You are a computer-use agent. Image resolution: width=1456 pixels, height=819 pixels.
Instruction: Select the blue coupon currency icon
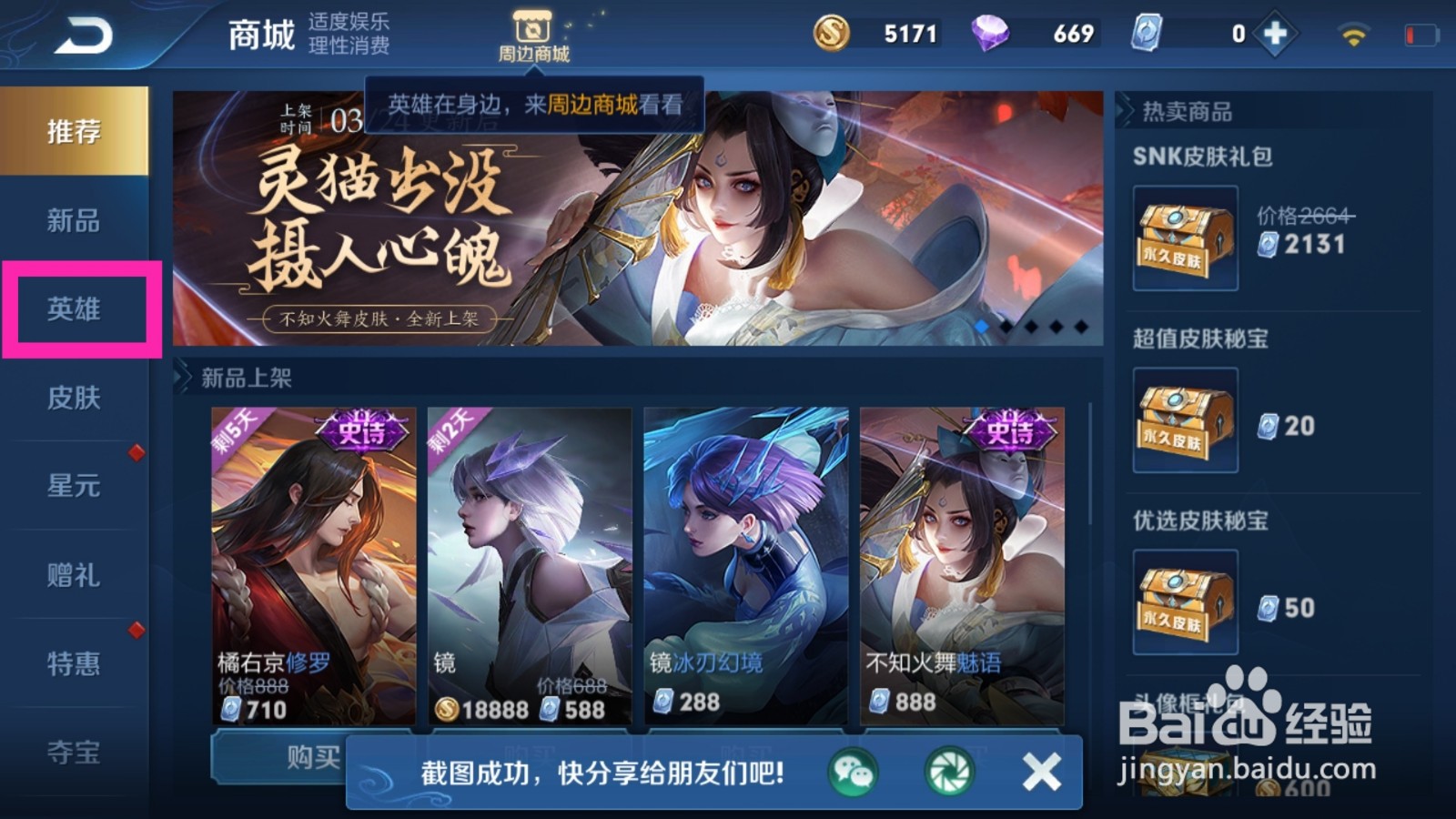[x=1145, y=33]
